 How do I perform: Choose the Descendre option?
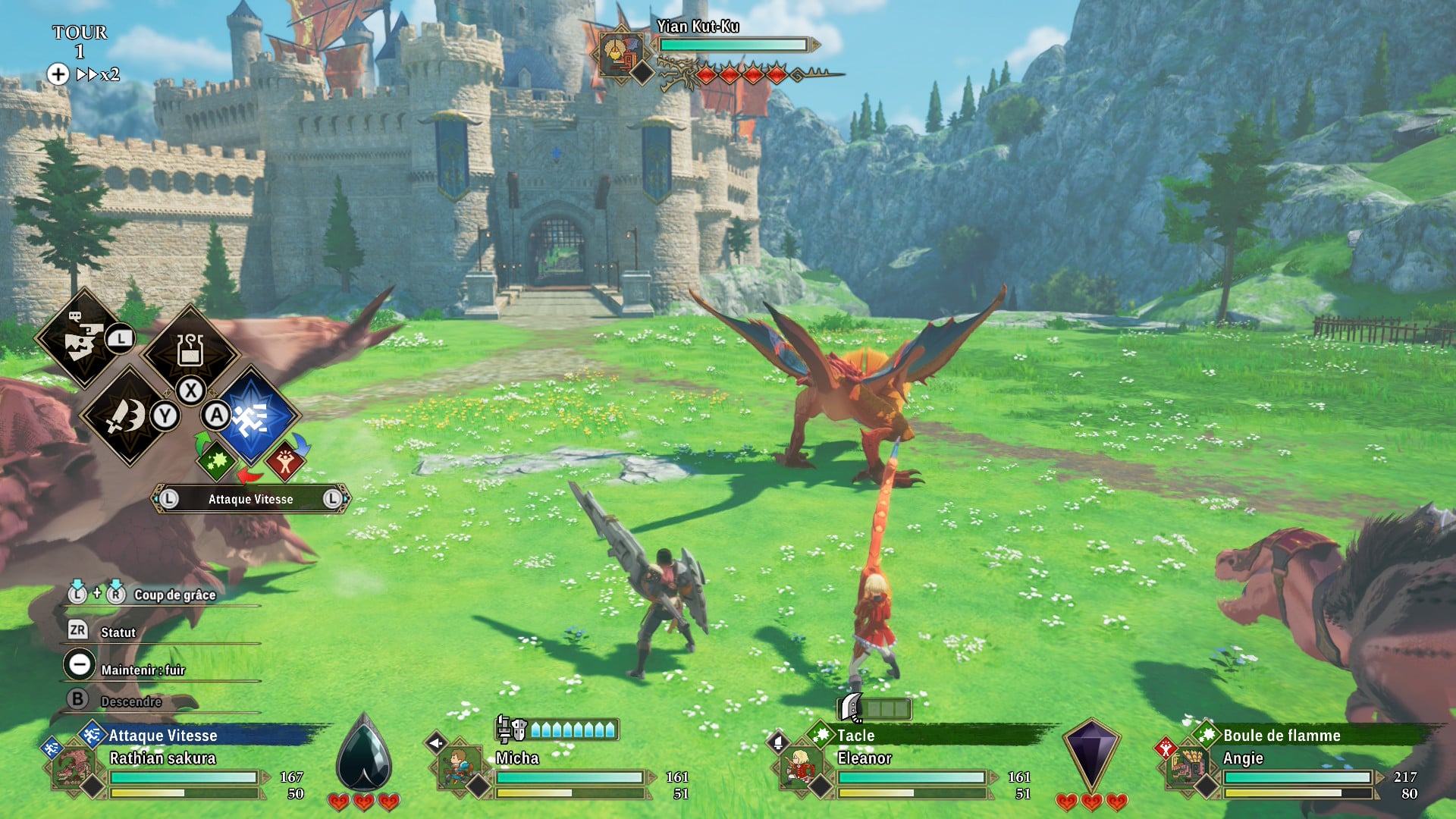(130, 701)
